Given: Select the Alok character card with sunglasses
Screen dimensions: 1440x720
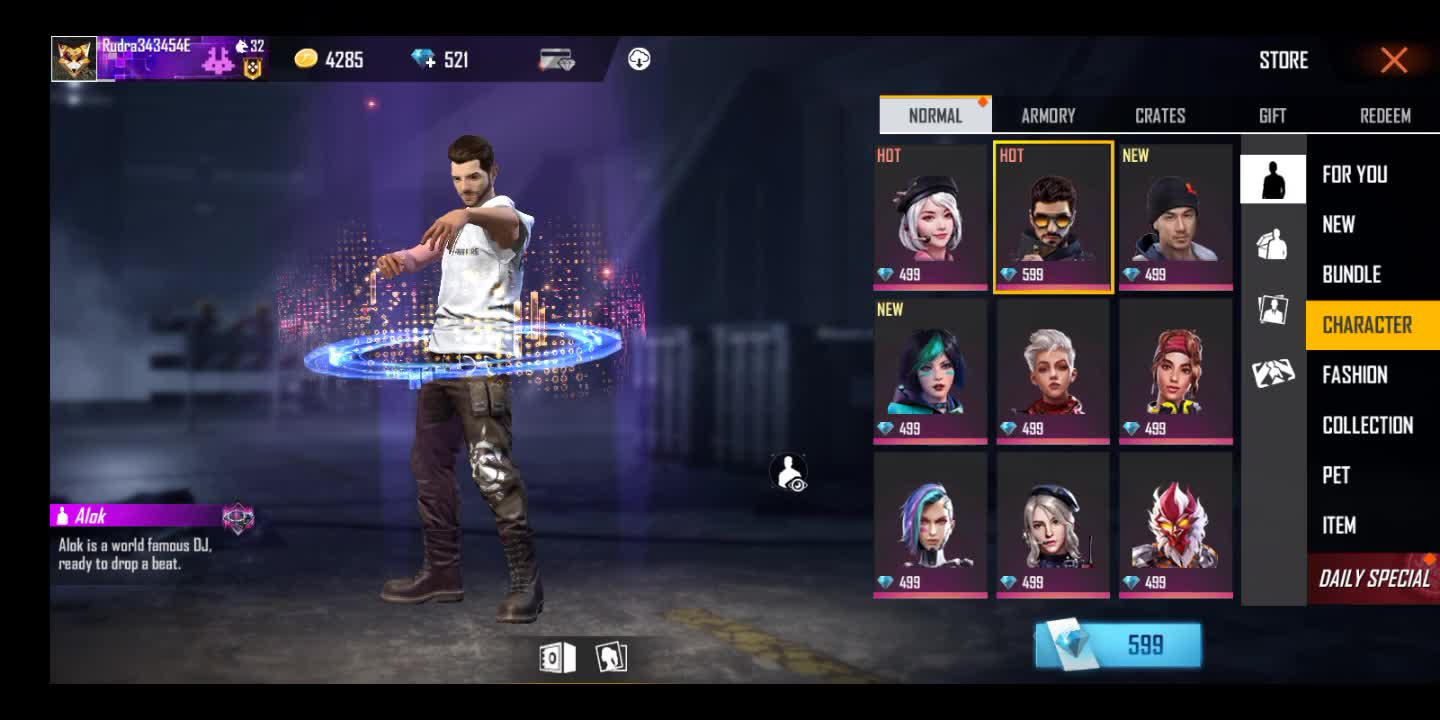Looking at the screenshot, I should [1053, 217].
